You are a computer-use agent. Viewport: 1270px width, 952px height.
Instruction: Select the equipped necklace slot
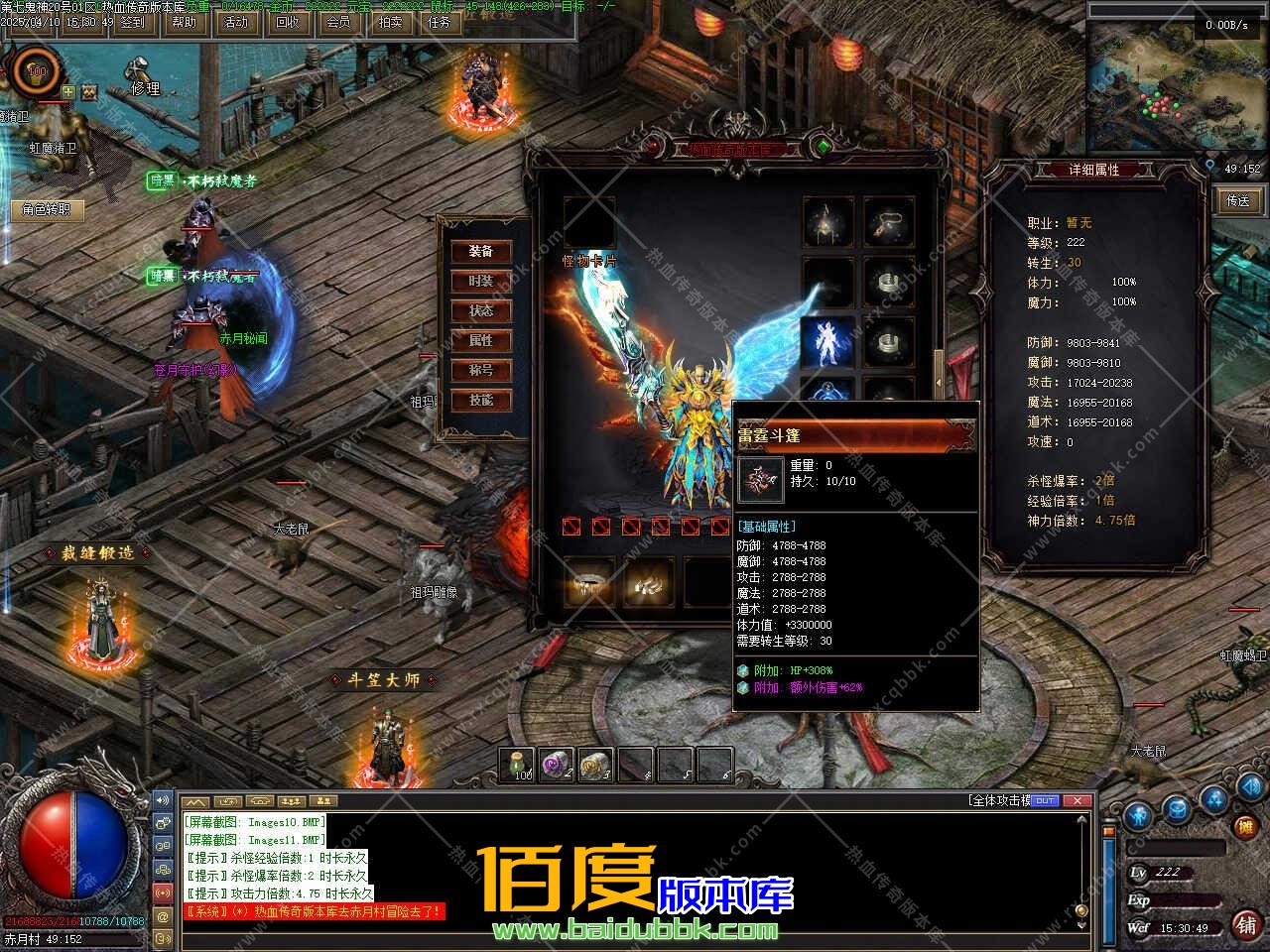click(x=888, y=222)
